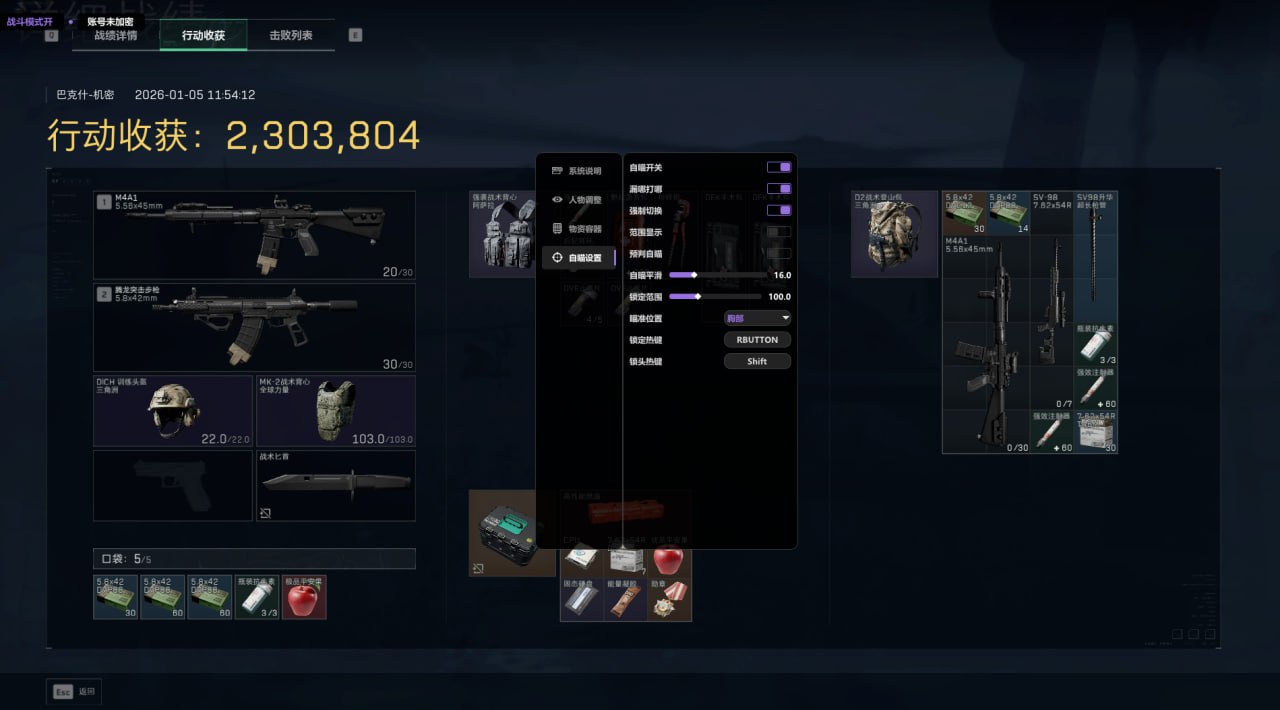Enable the 范围显示 toggle
The height and width of the screenshot is (710, 1280).
click(778, 232)
